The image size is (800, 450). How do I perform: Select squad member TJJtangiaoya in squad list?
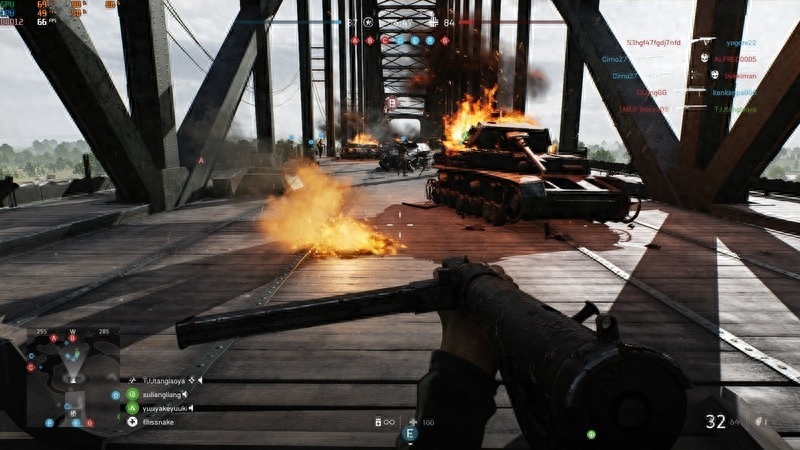click(165, 380)
